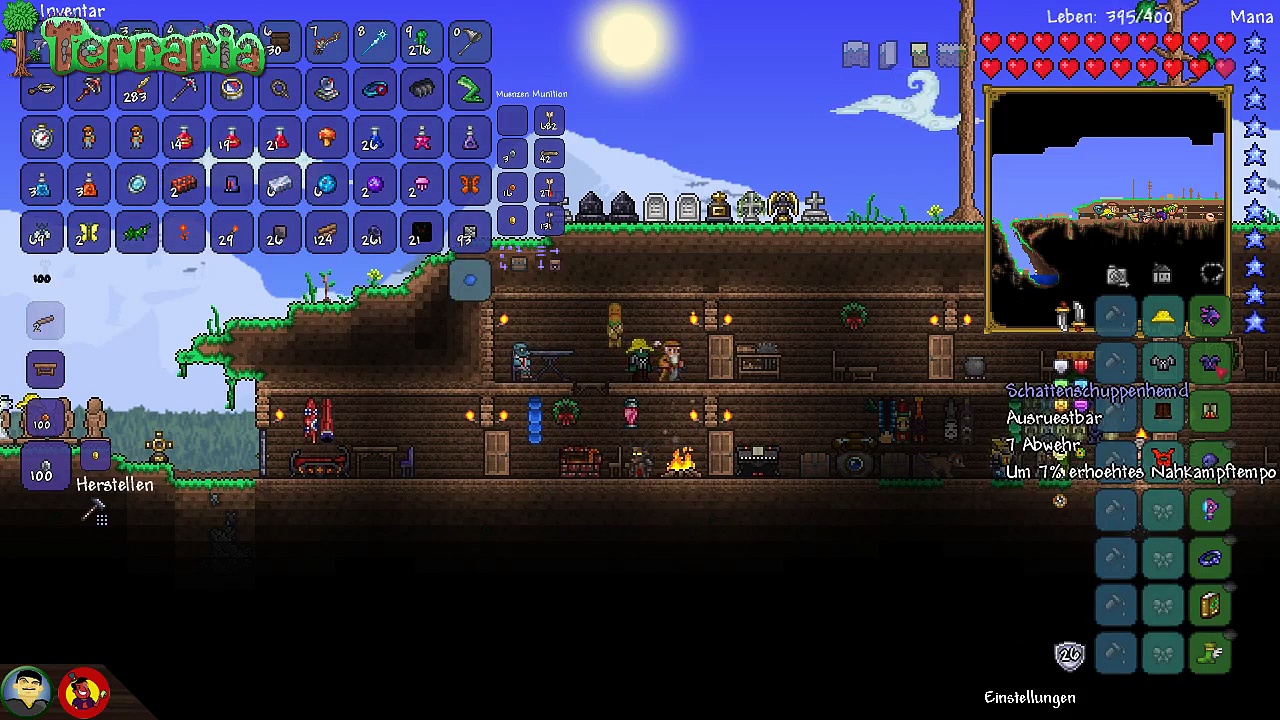
Task: Select the compass inventory slot
Action: 232,89
